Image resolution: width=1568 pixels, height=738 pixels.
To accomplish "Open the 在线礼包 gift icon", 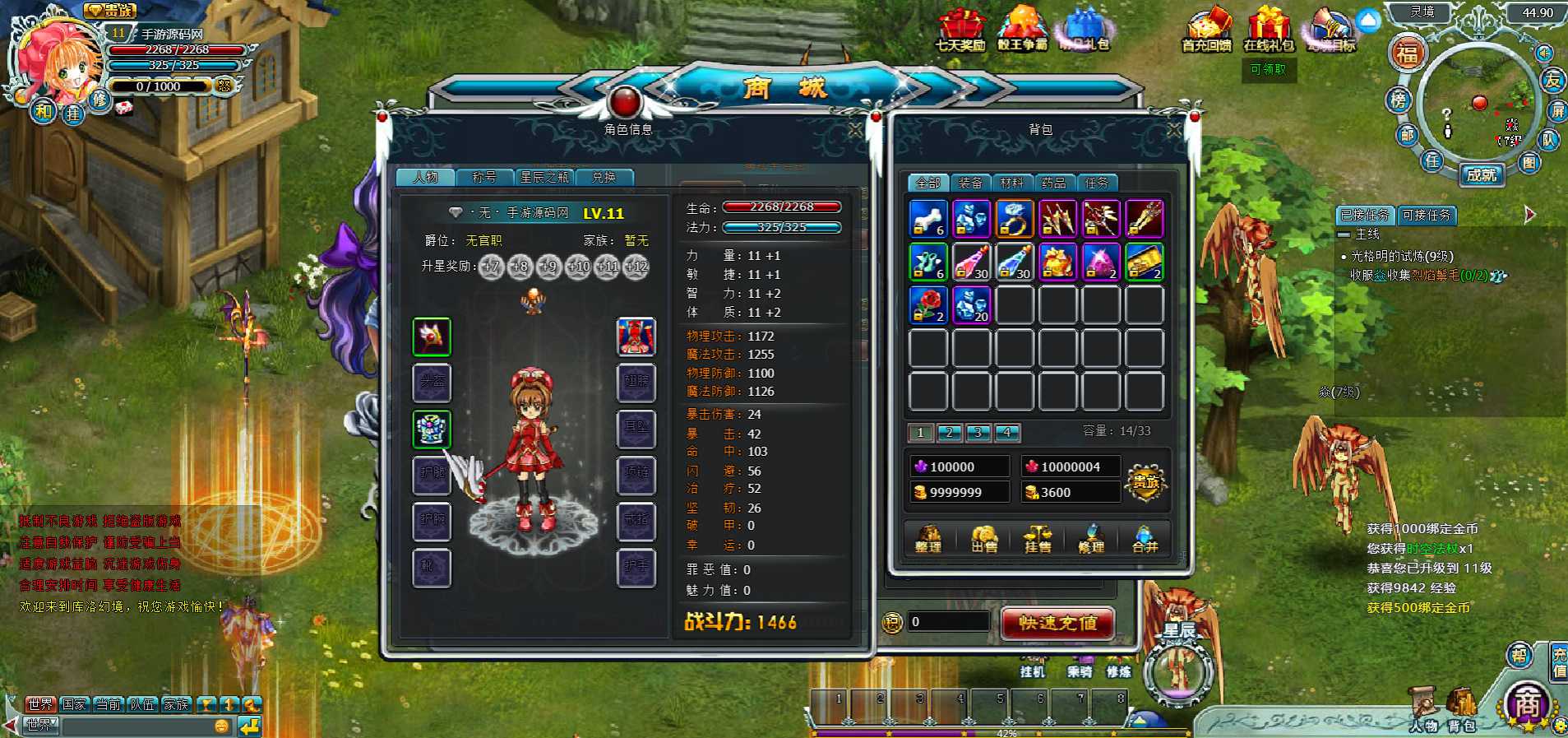I will 1269,30.
